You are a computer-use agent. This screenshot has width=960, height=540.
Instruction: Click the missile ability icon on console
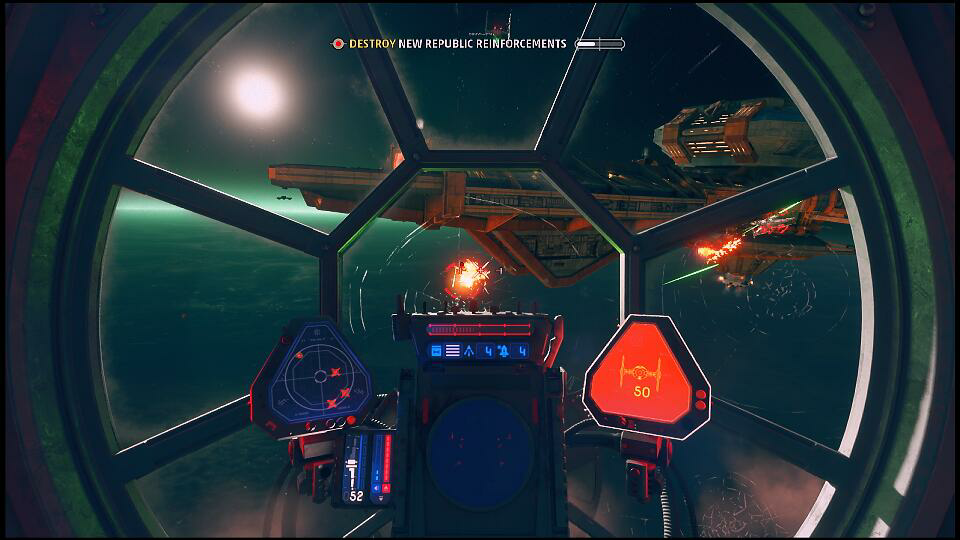tap(471, 350)
